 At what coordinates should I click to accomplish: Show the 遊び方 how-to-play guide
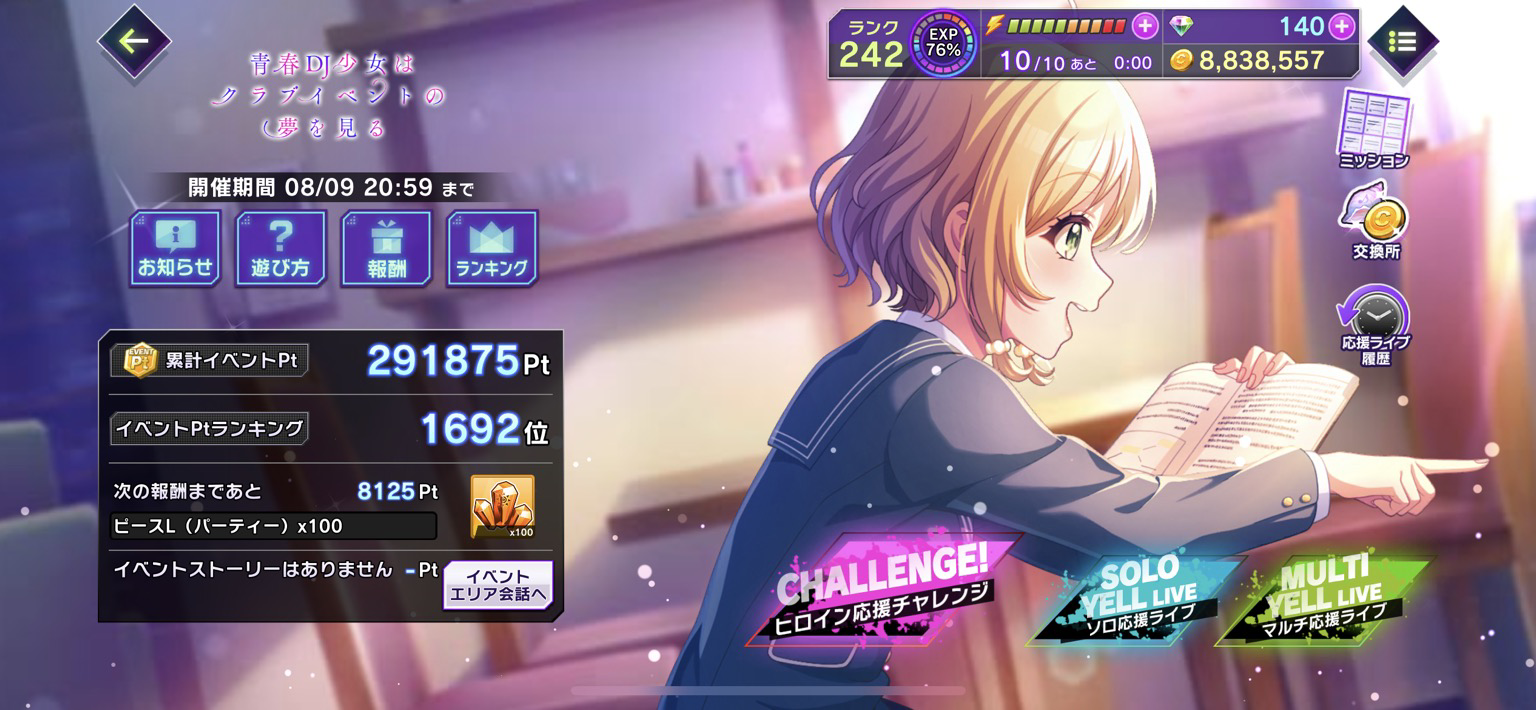coord(280,247)
